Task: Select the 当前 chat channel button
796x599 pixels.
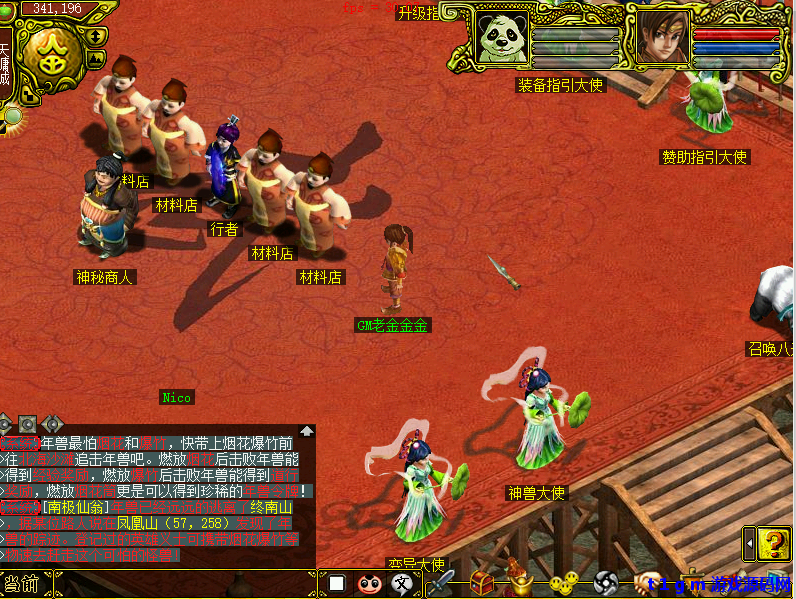Action: [x=24, y=583]
